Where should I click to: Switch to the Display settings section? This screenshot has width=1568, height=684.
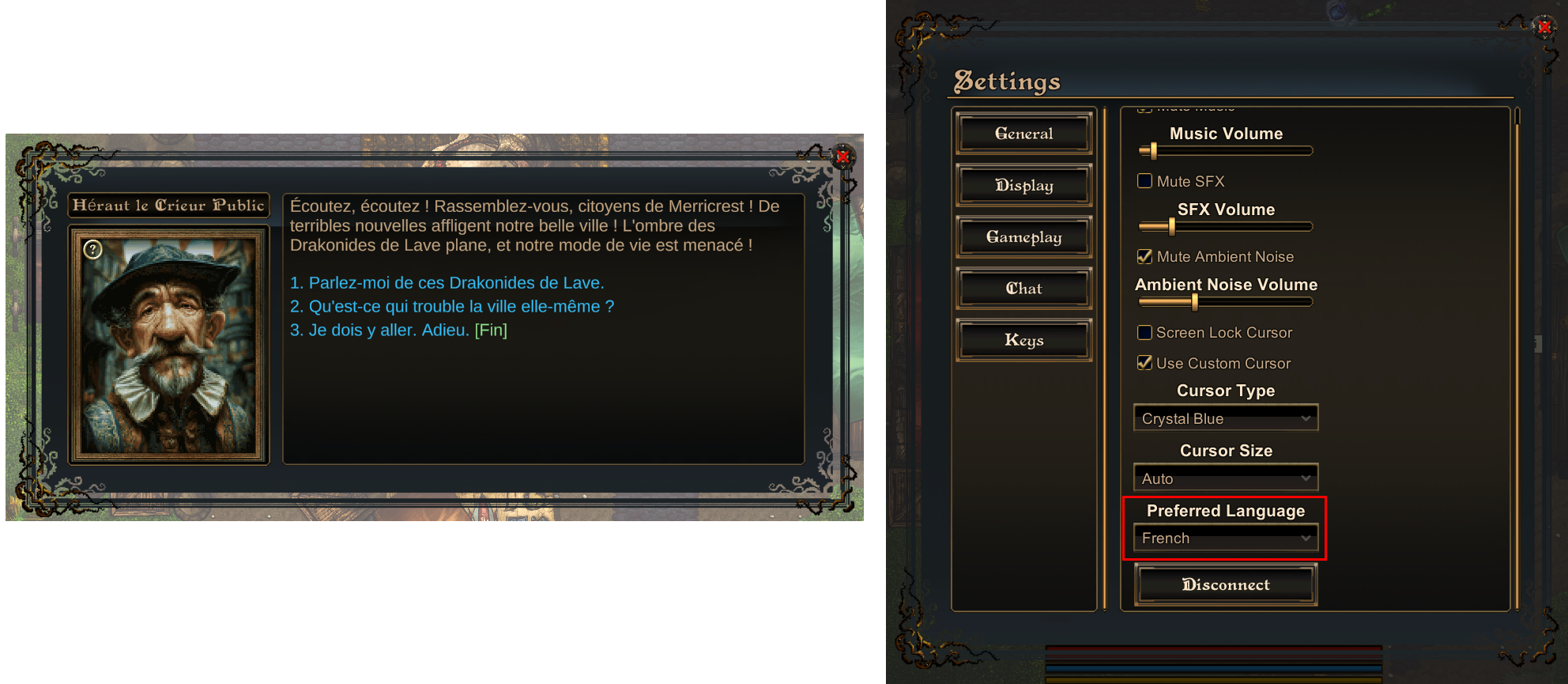pos(1023,185)
